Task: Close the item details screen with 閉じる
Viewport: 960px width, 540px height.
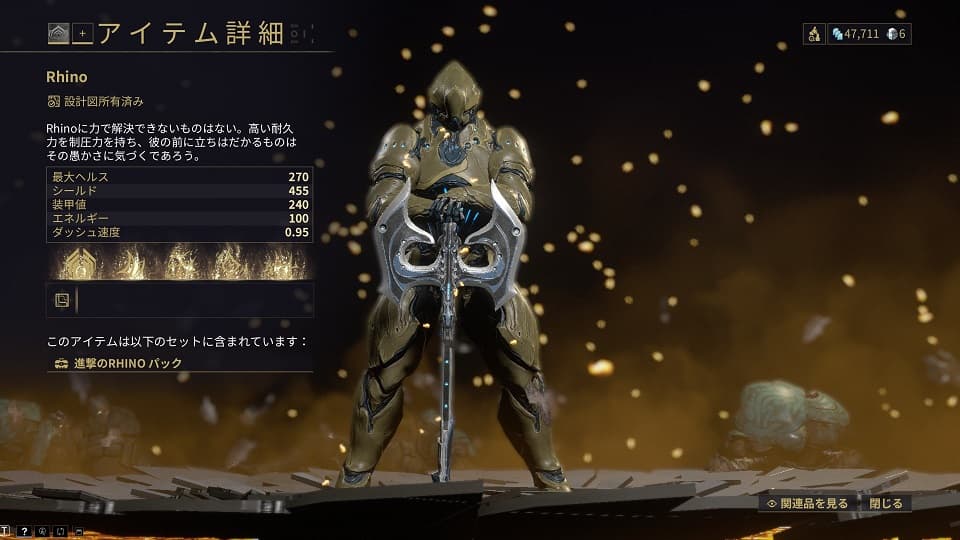Action: click(x=885, y=504)
